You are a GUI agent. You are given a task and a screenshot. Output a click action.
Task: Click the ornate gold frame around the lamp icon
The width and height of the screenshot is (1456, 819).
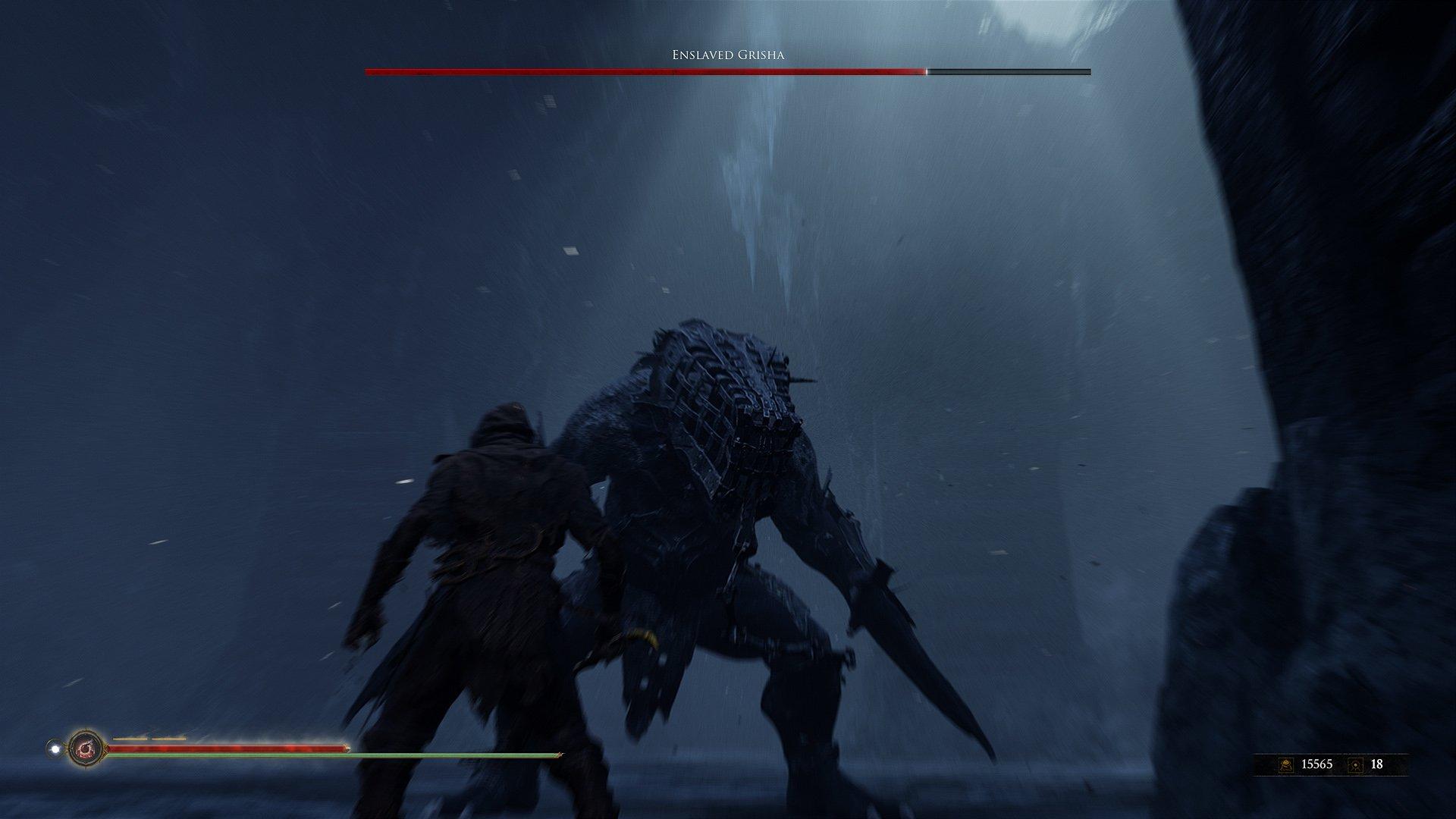86,730
